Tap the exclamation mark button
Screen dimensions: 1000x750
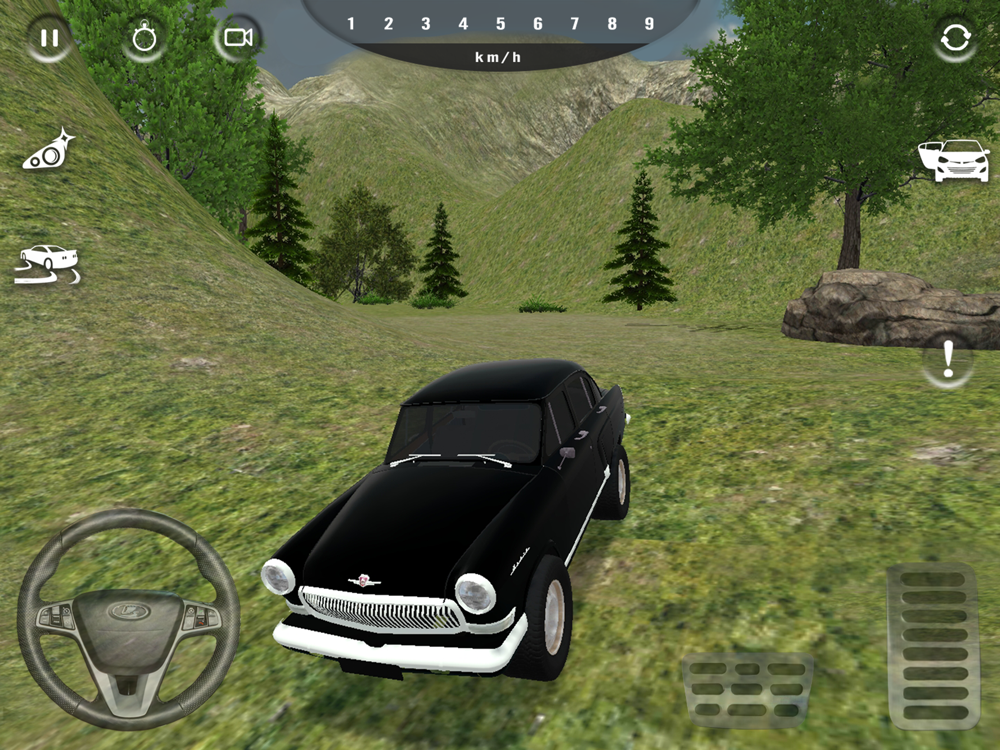[947, 361]
